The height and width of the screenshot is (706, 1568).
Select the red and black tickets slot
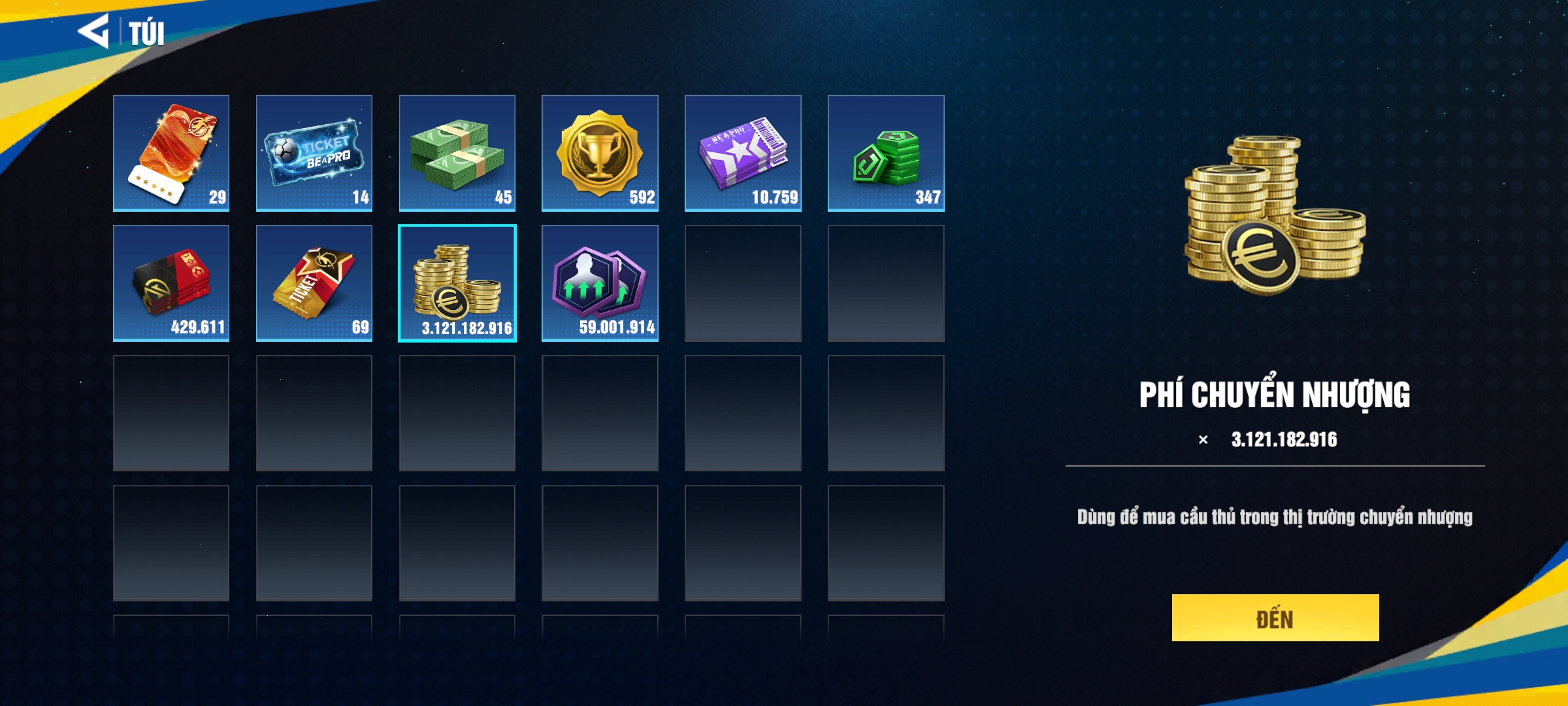click(171, 283)
